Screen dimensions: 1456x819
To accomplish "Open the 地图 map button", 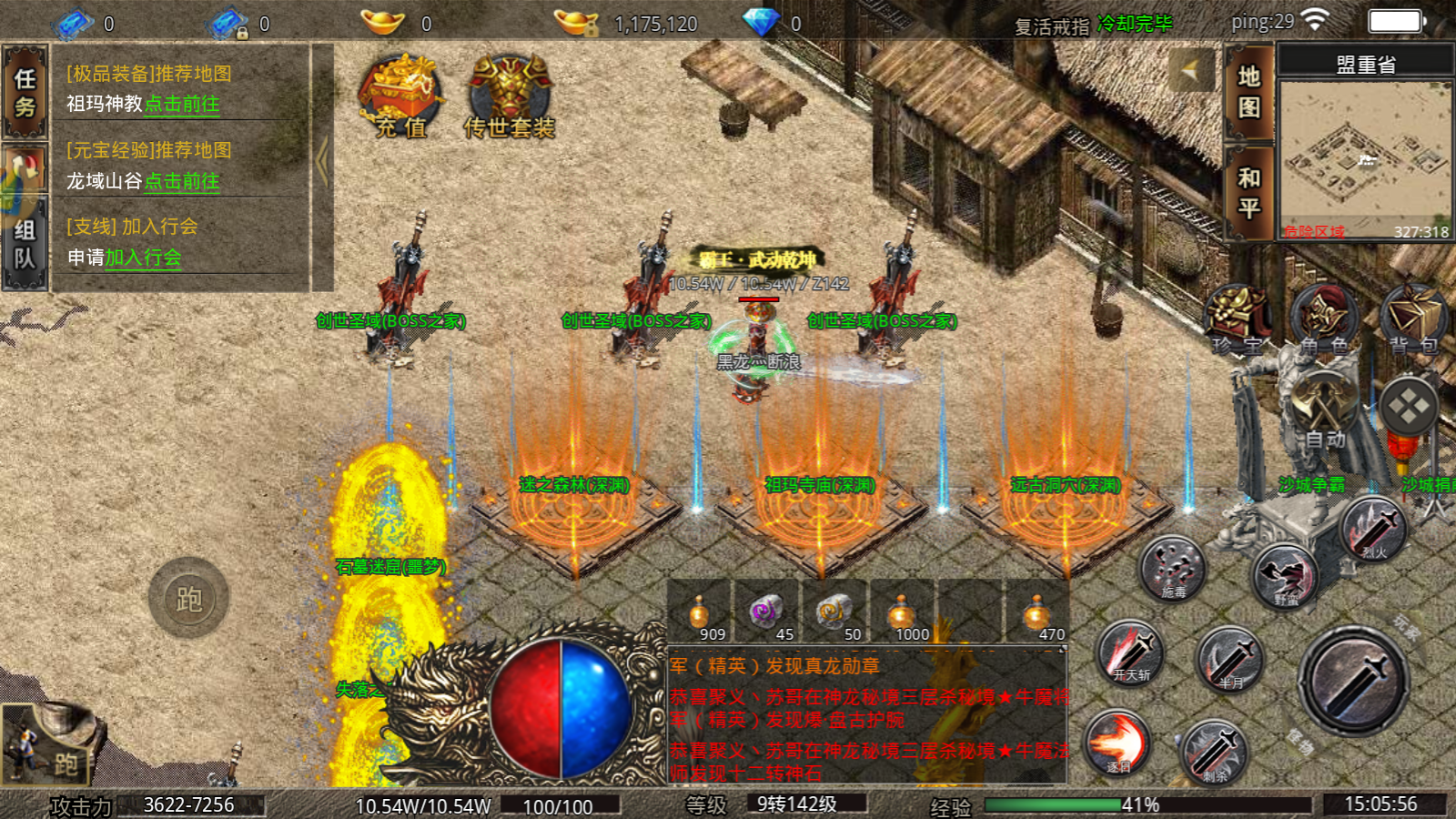I will click(x=1249, y=92).
